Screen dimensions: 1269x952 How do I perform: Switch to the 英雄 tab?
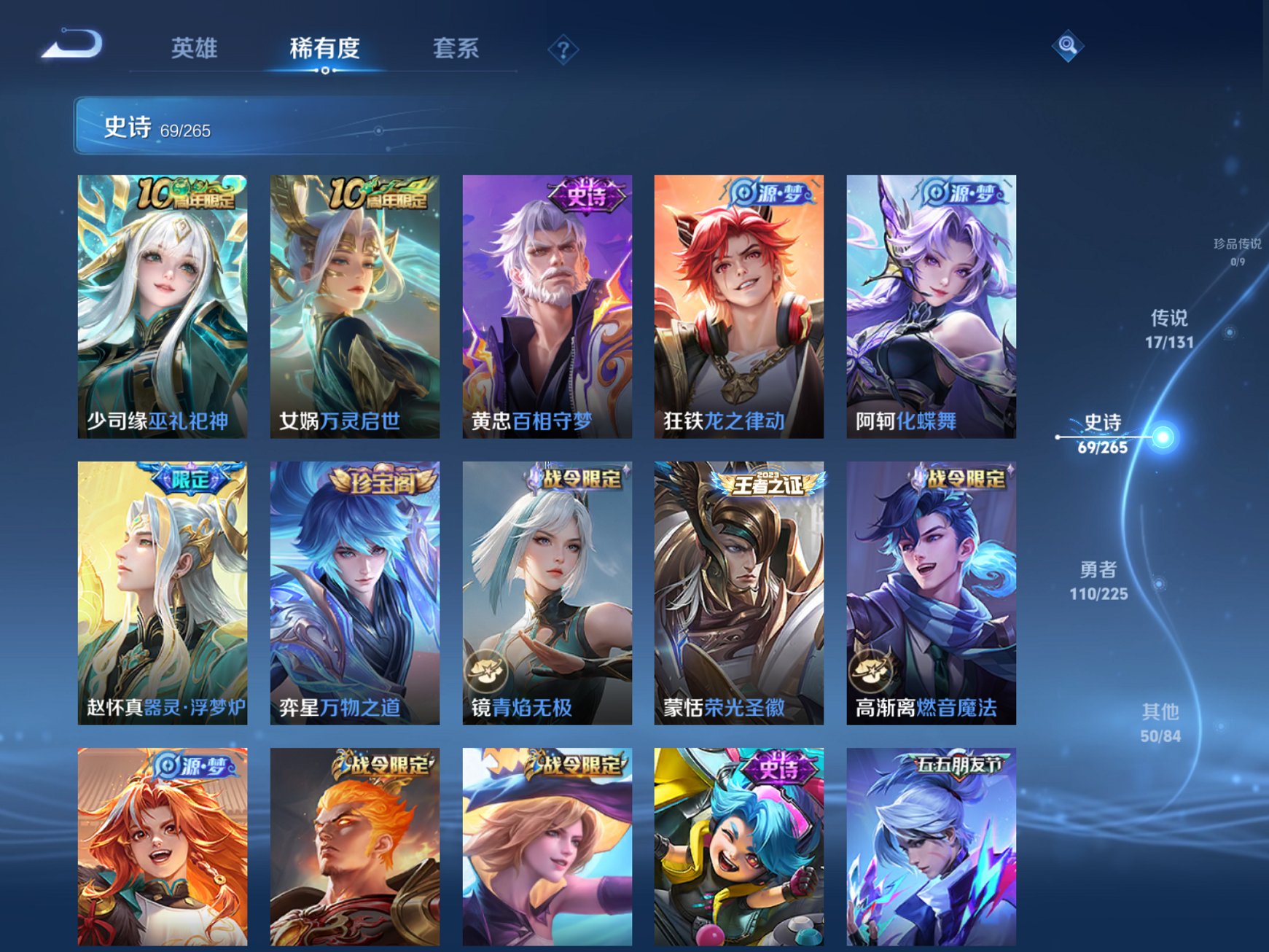click(x=195, y=46)
